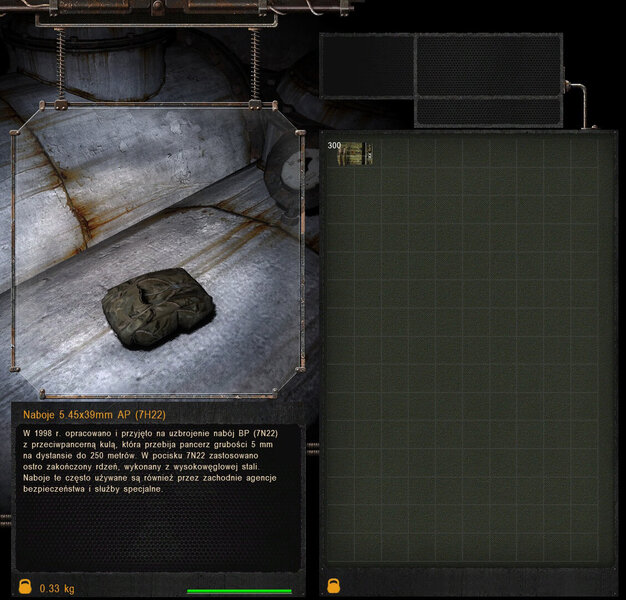Select the 5.45x39mm AP ammo stack
The height and width of the screenshot is (600, 626).
click(x=350, y=153)
